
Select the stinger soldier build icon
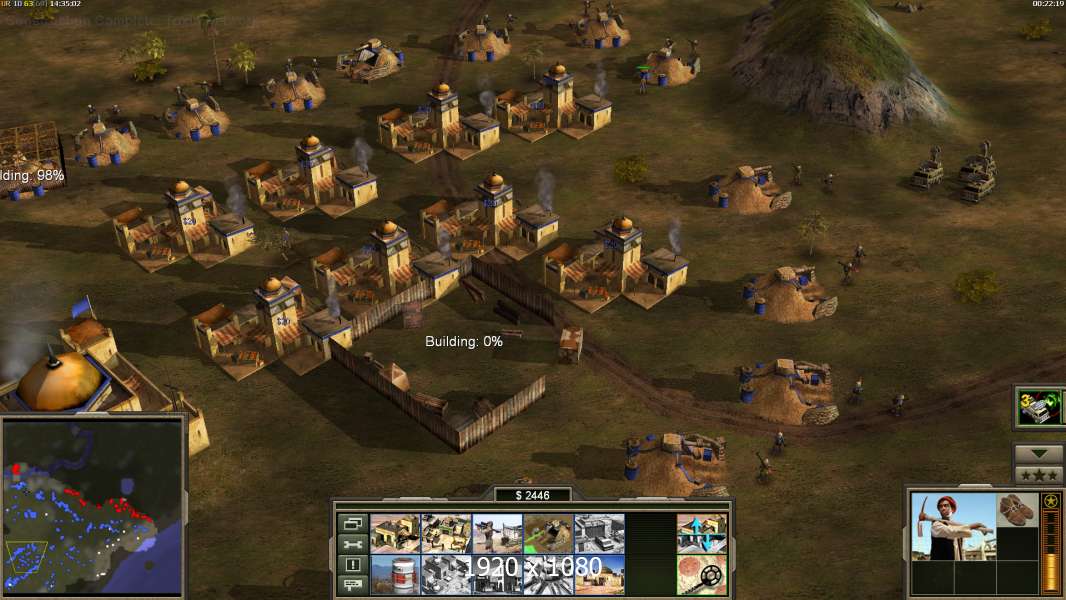(x=496, y=533)
